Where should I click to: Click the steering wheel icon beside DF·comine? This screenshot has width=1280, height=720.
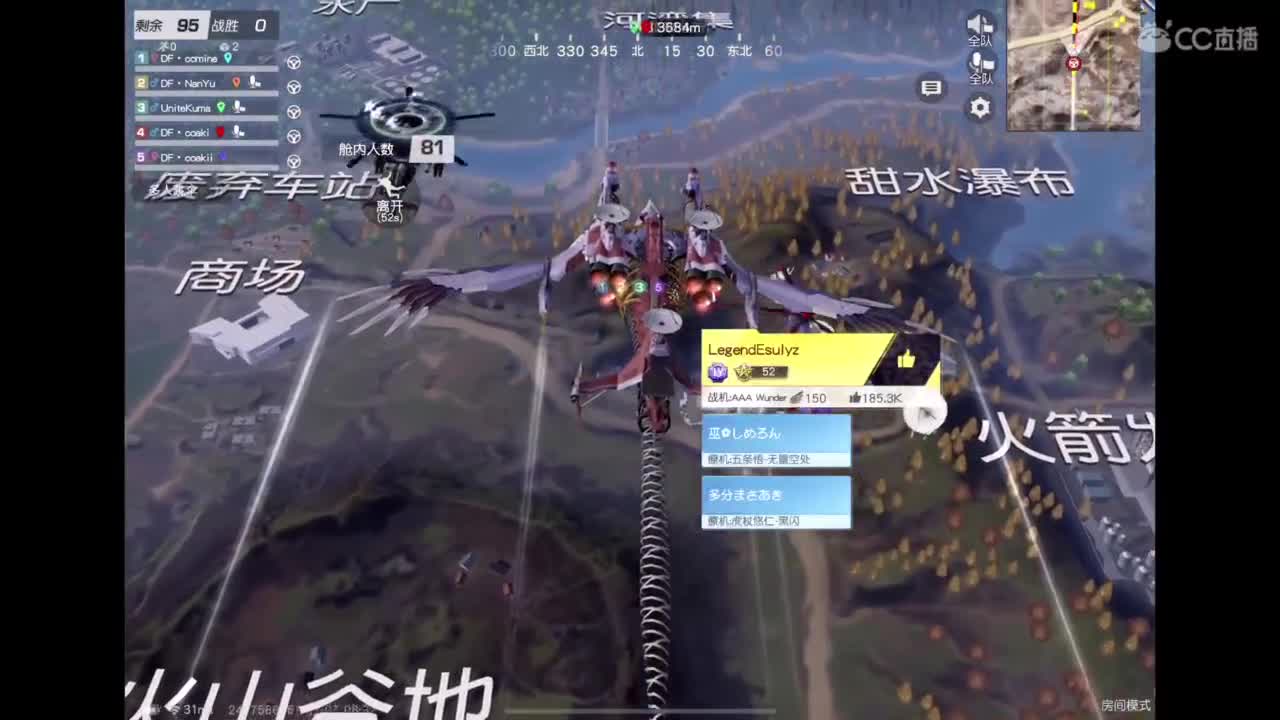[x=293, y=61]
